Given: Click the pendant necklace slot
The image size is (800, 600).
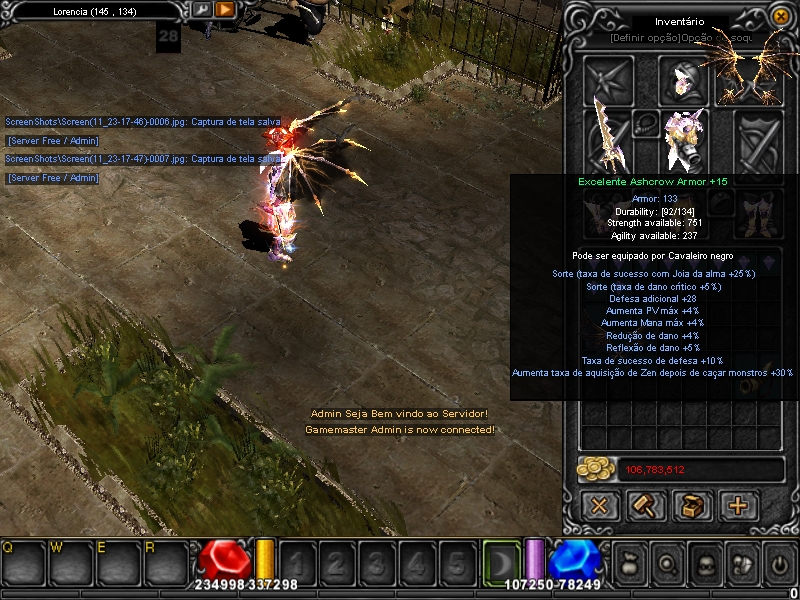Looking at the screenshot, I should tap(646, 124).
